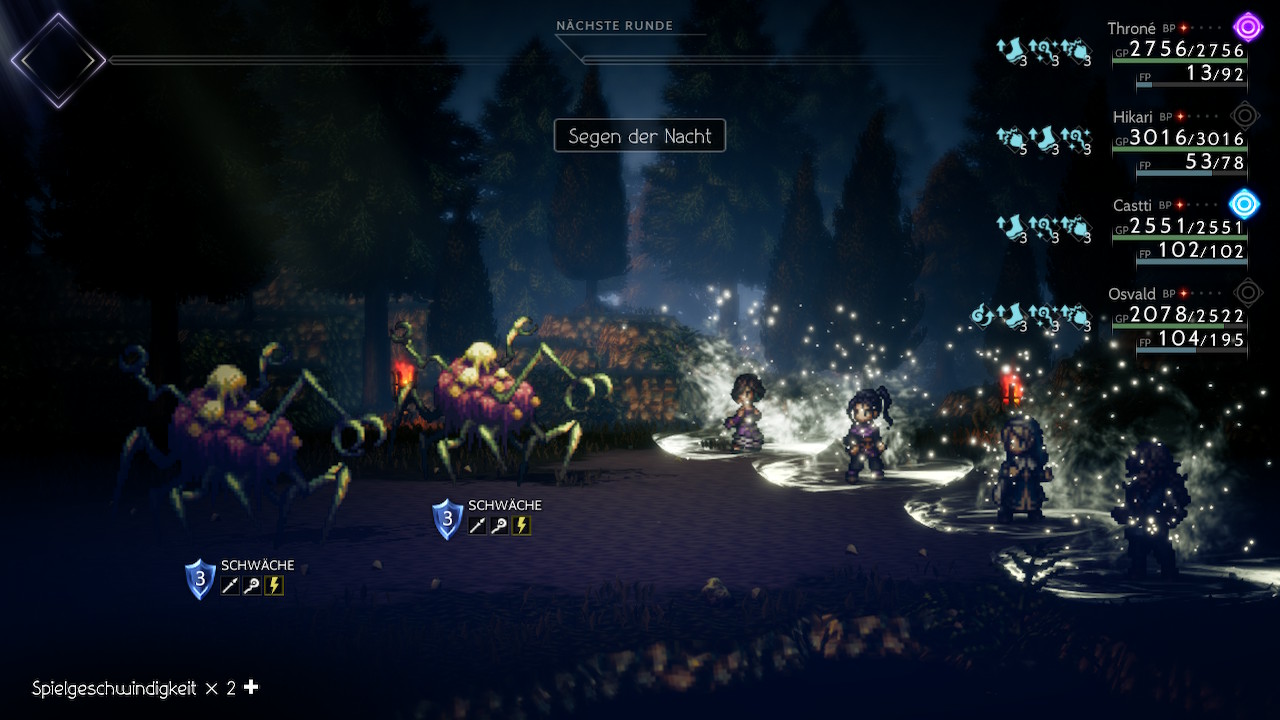Click Hikari's grey latent power icon

1245,115
